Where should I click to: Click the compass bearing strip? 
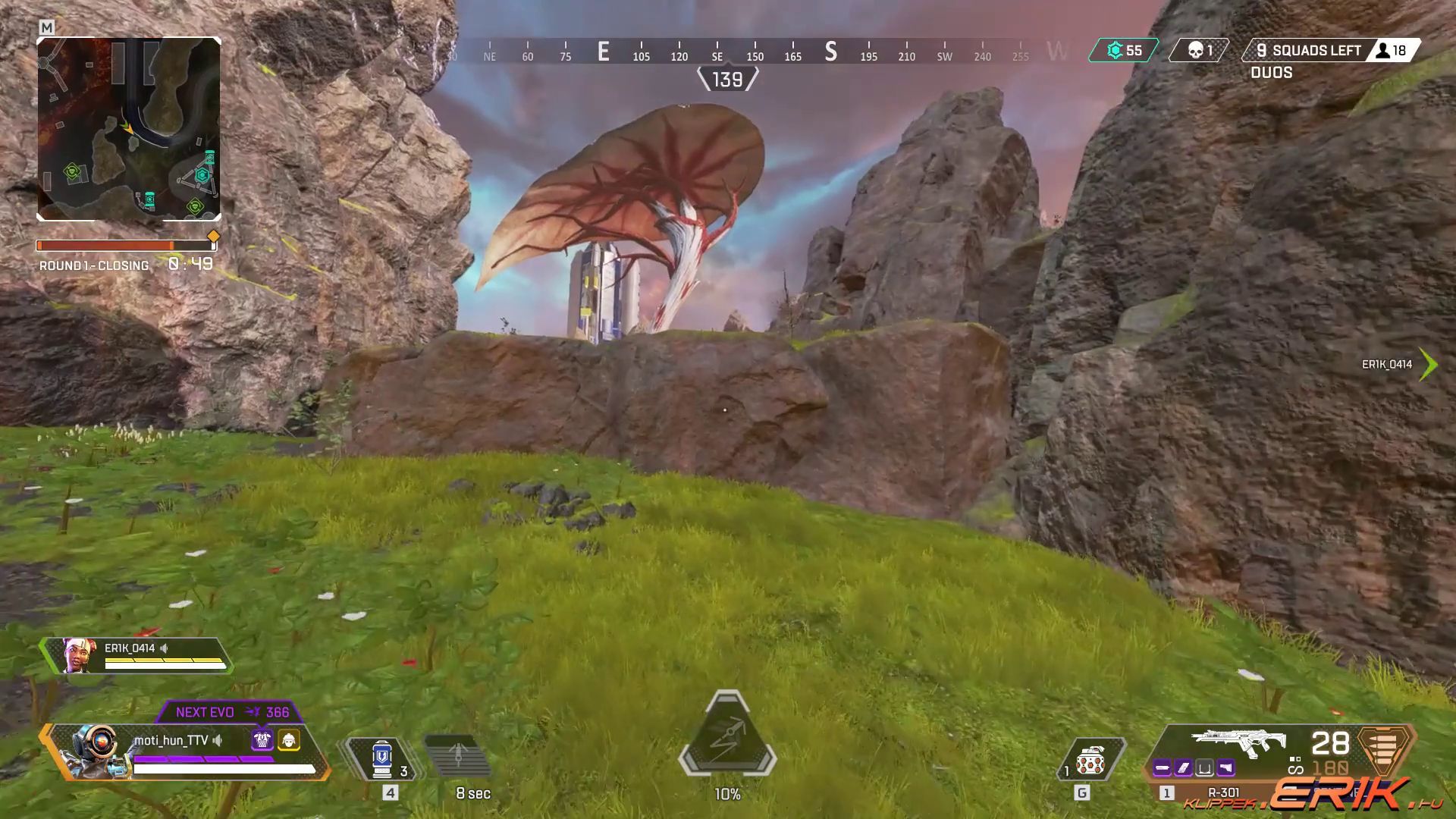point(755,52)
